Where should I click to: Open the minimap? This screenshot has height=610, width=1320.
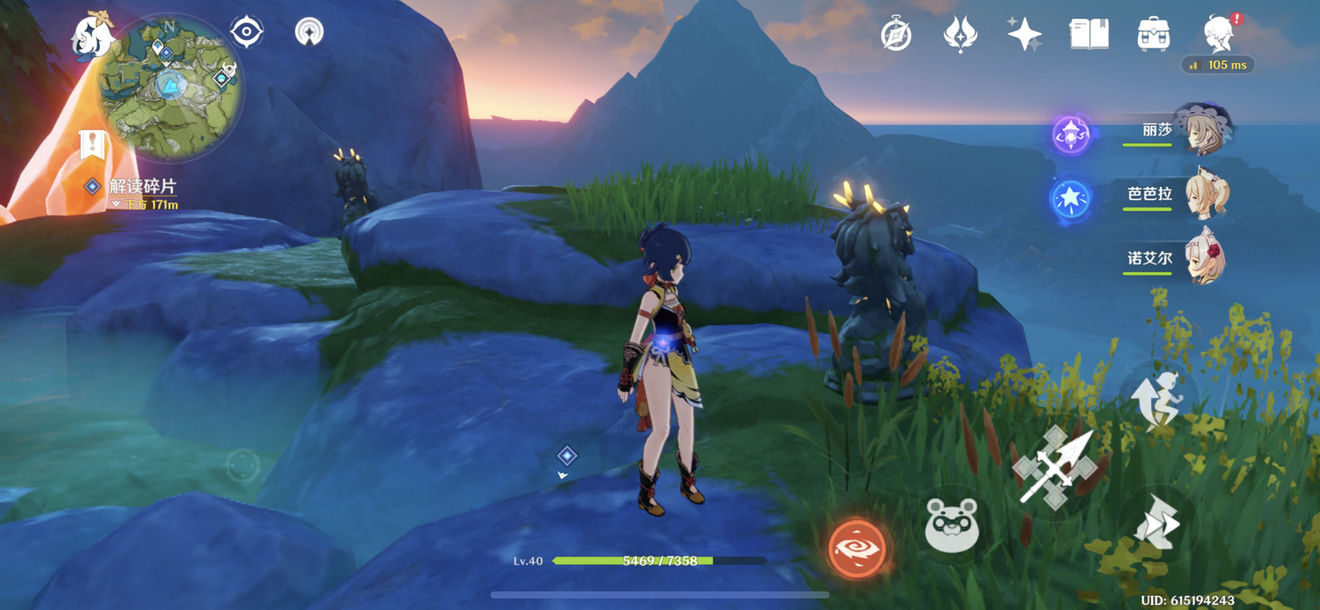pos(170,88)
